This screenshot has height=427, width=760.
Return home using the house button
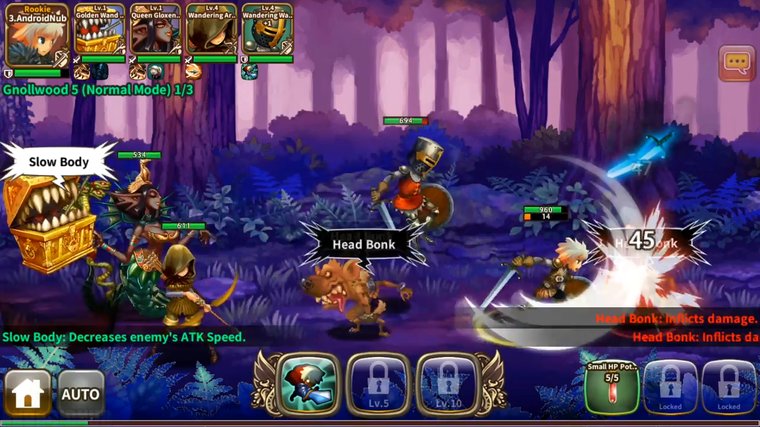coord(27,392)
